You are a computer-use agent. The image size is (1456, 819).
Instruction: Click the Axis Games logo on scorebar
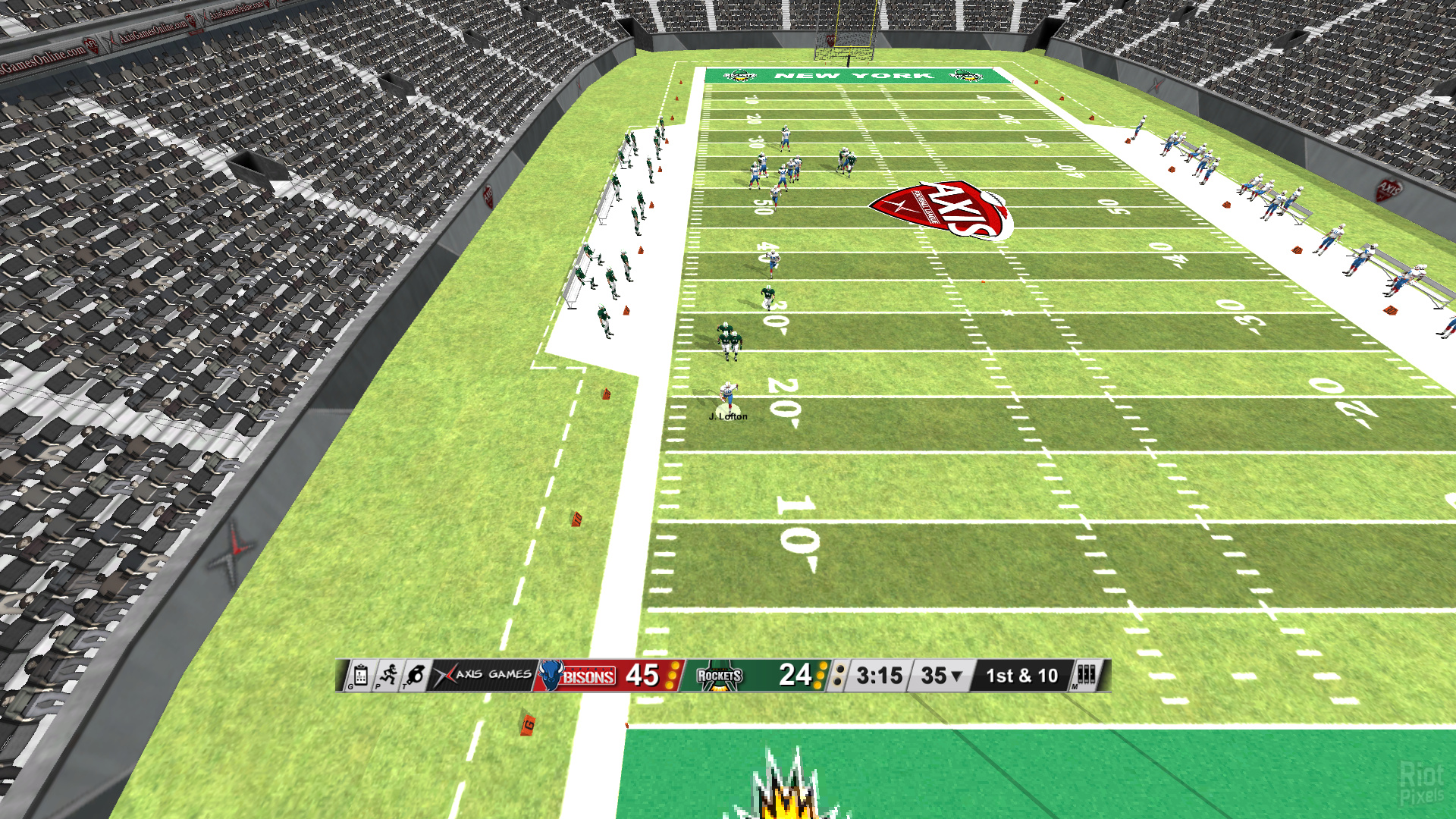(482, 675)
